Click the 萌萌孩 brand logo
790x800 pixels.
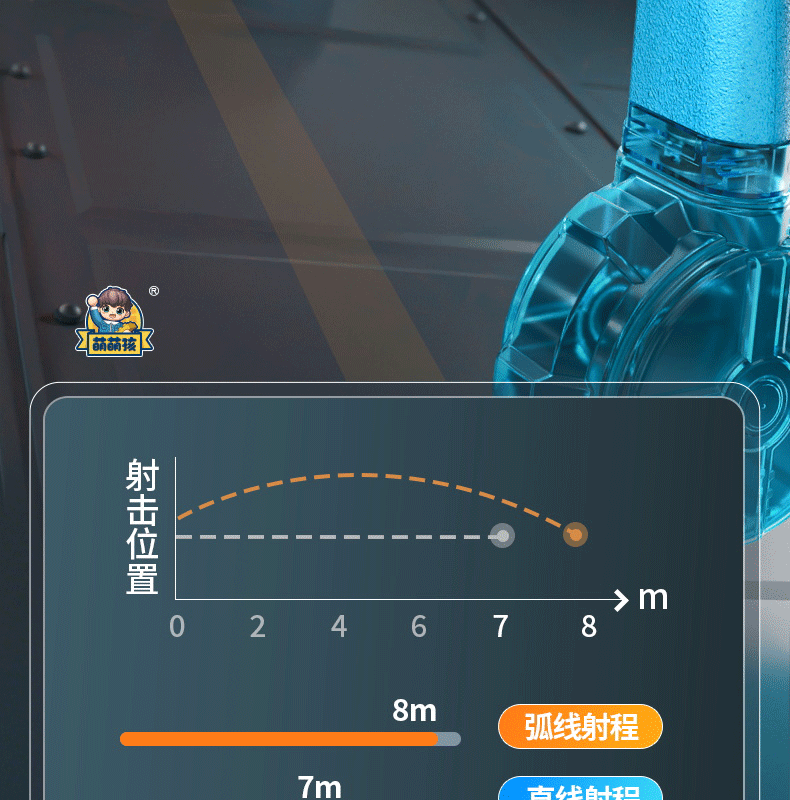coord(116,322)
